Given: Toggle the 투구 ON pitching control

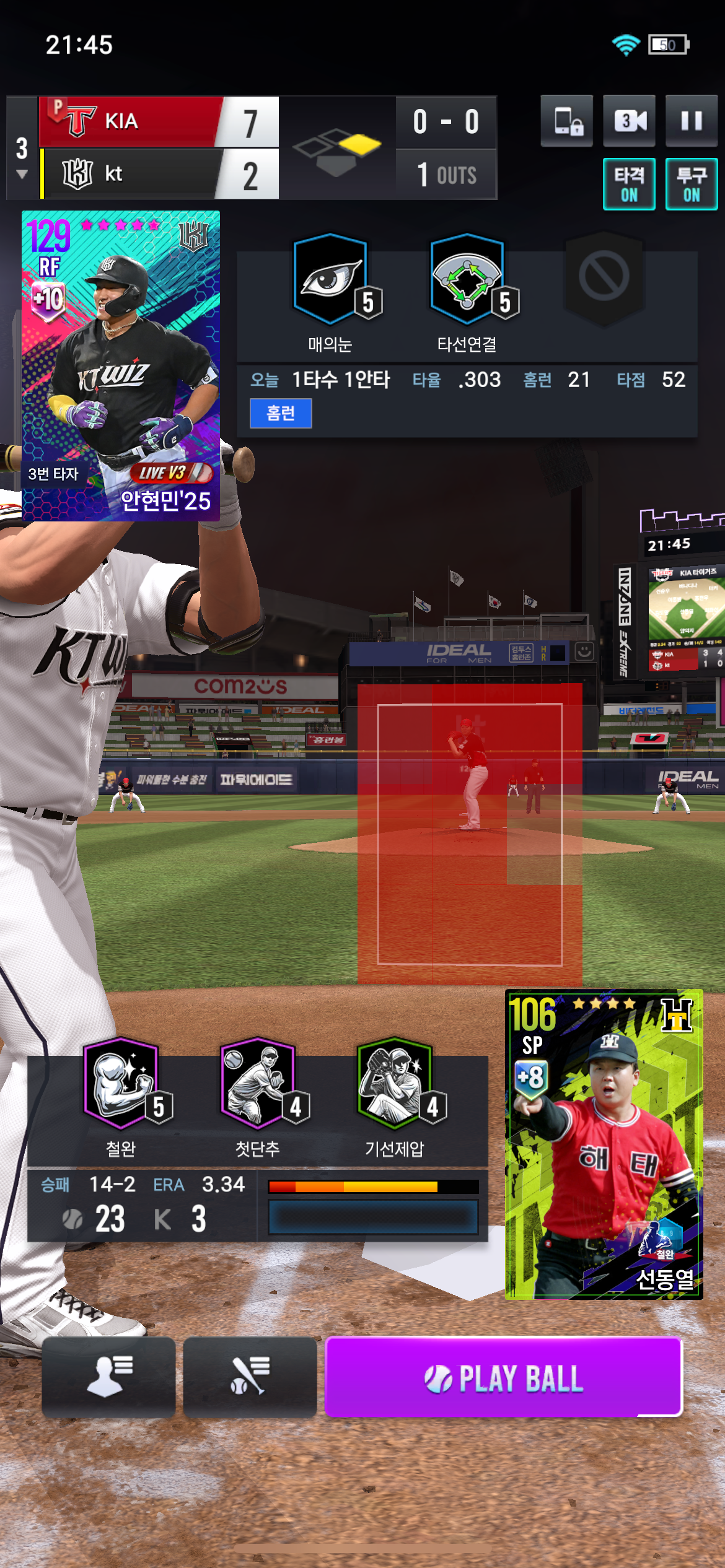Looking at the screenshot, I should tap(691, 185).
